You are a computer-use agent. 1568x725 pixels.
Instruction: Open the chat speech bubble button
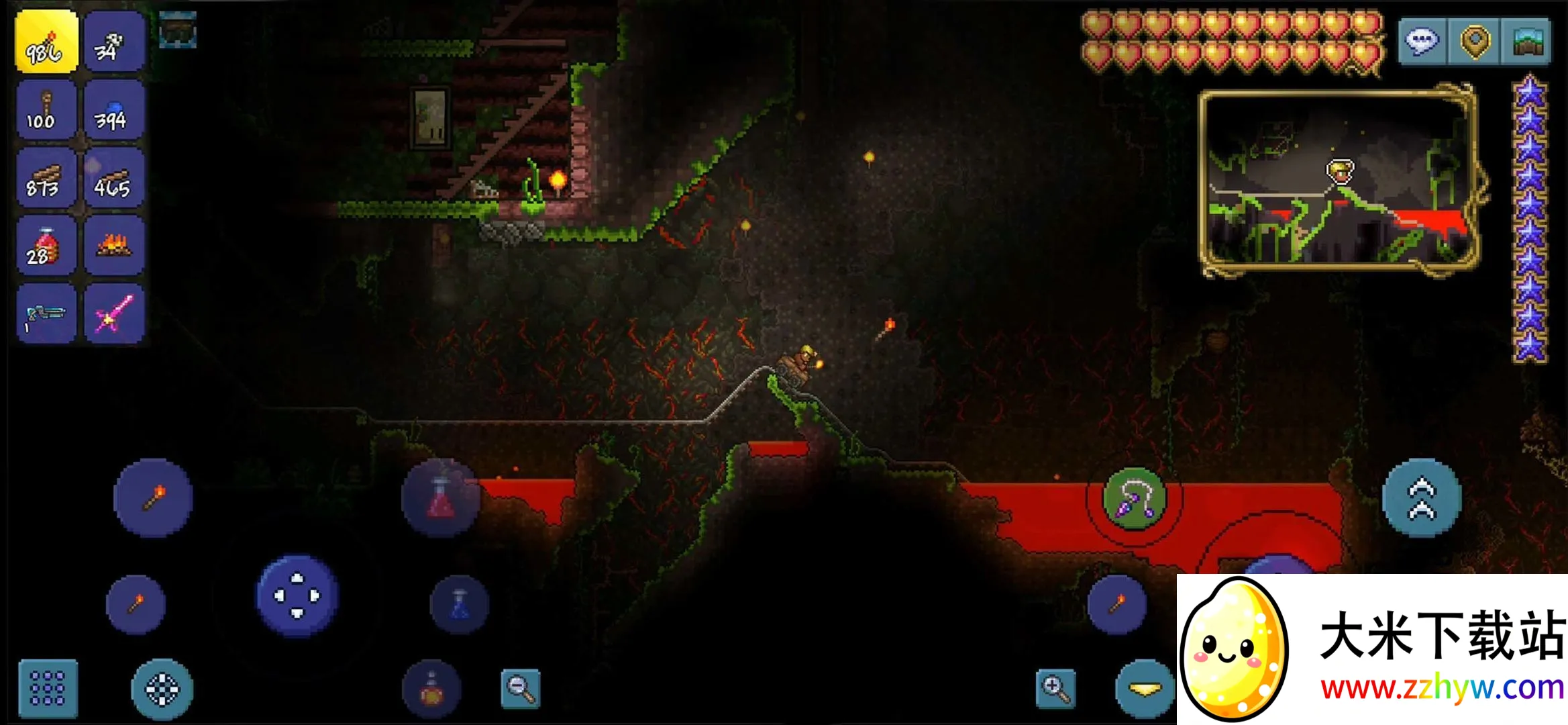coord(1422,42)
